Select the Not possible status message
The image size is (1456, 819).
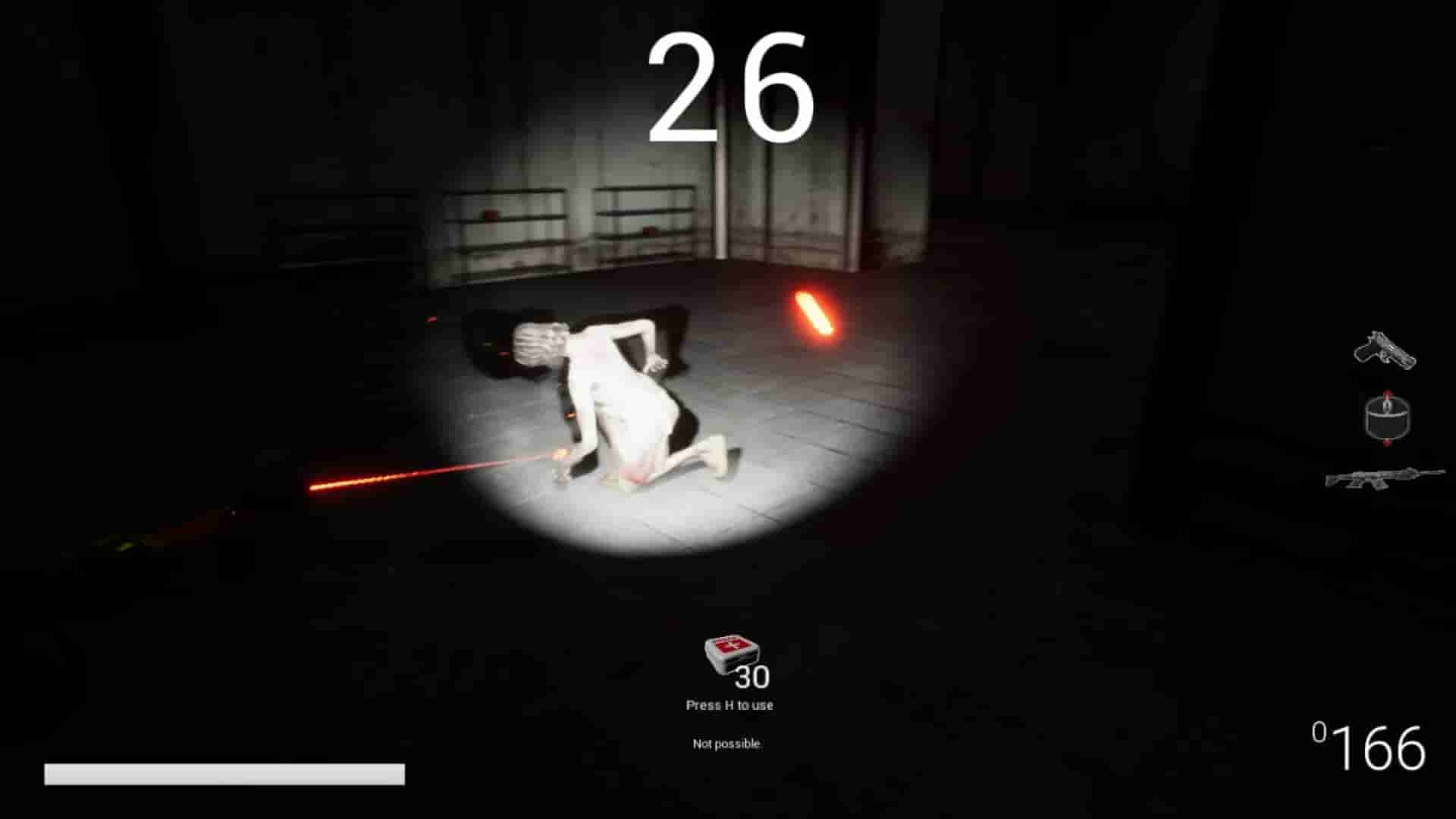click(x=726, y=742)
